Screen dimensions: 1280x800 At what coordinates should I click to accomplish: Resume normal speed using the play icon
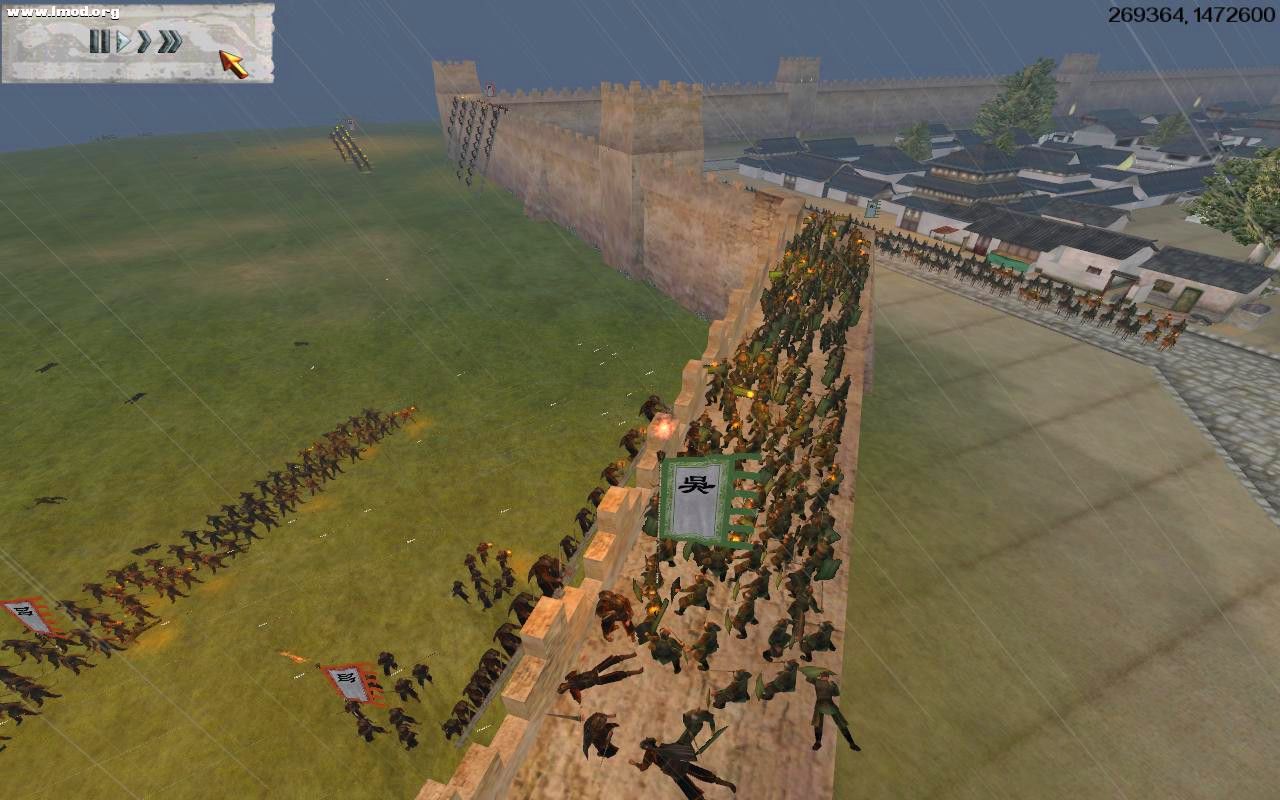[122, 42]
